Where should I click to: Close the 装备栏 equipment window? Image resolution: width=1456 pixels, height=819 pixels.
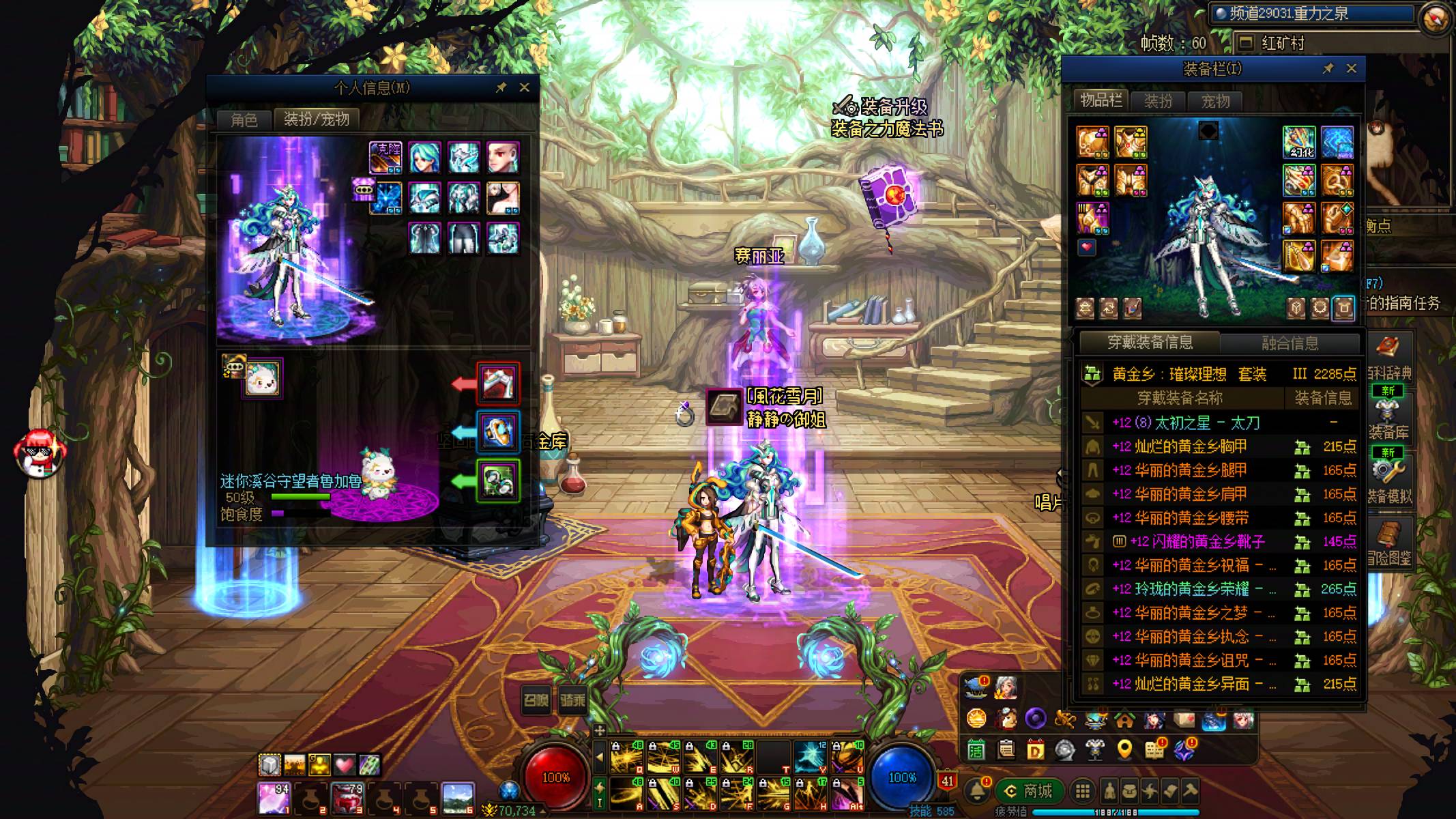click(x=1351, y=68)
